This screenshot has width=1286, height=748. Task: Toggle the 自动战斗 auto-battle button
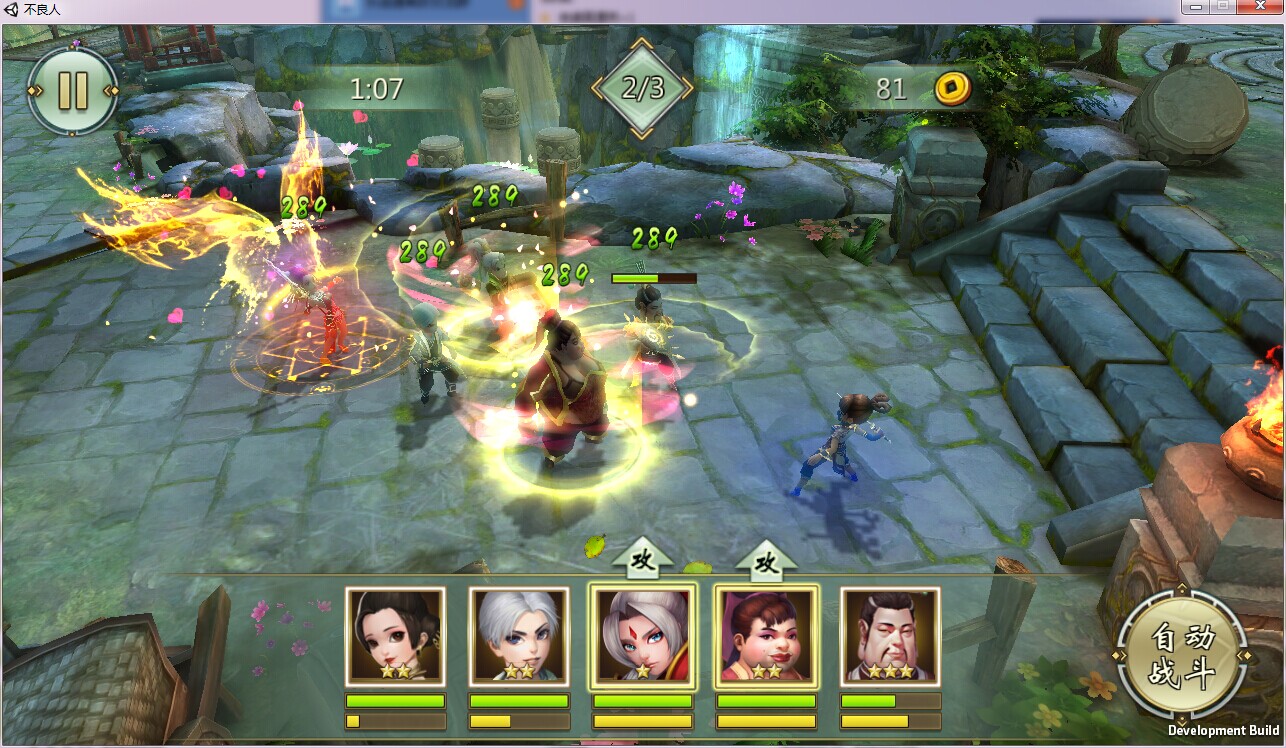pyautogui.click(x=1182, y=658)
